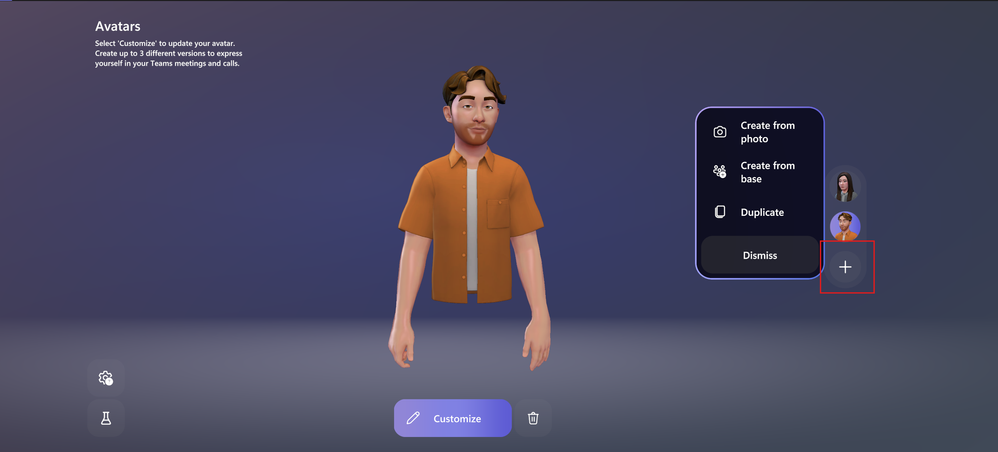Duplicate the current avatar
The image size is (998, 452).
tap(758, 212)
